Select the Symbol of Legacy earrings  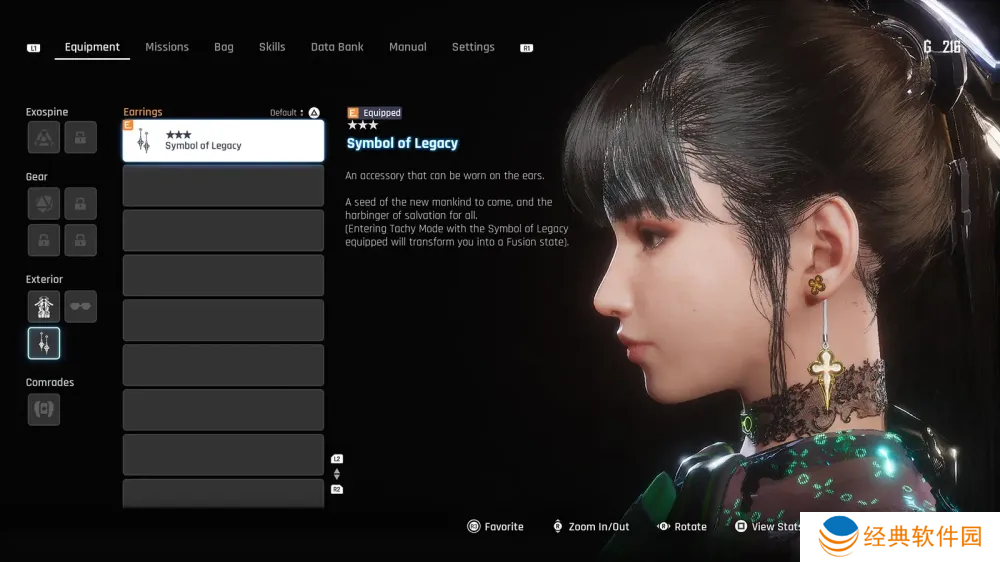223,141
